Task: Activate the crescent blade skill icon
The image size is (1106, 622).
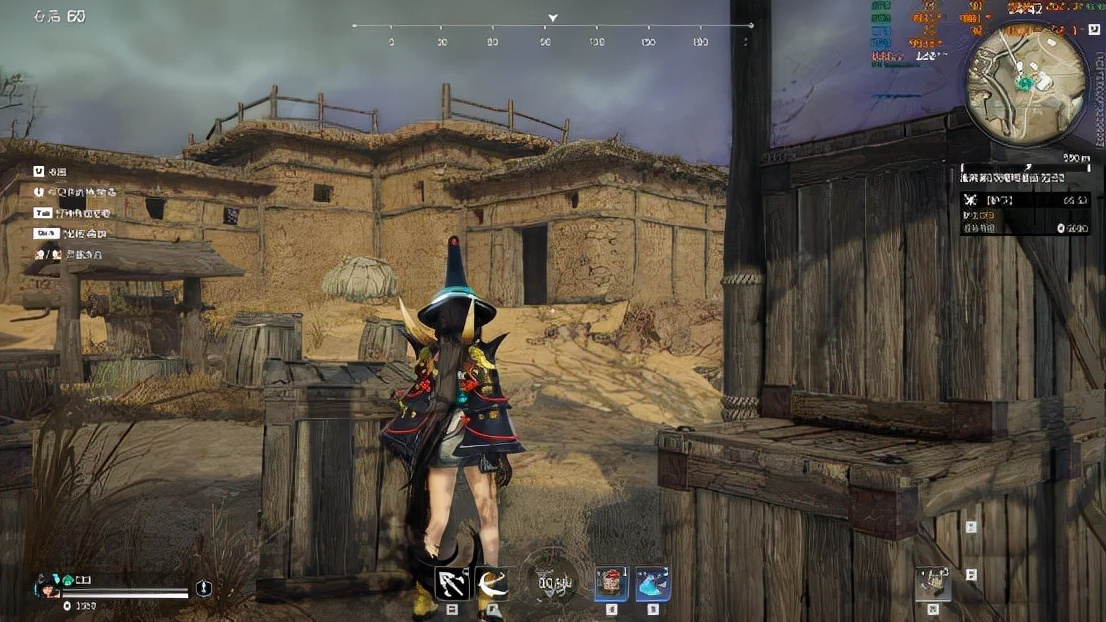Action: click(x=490, y=583)
